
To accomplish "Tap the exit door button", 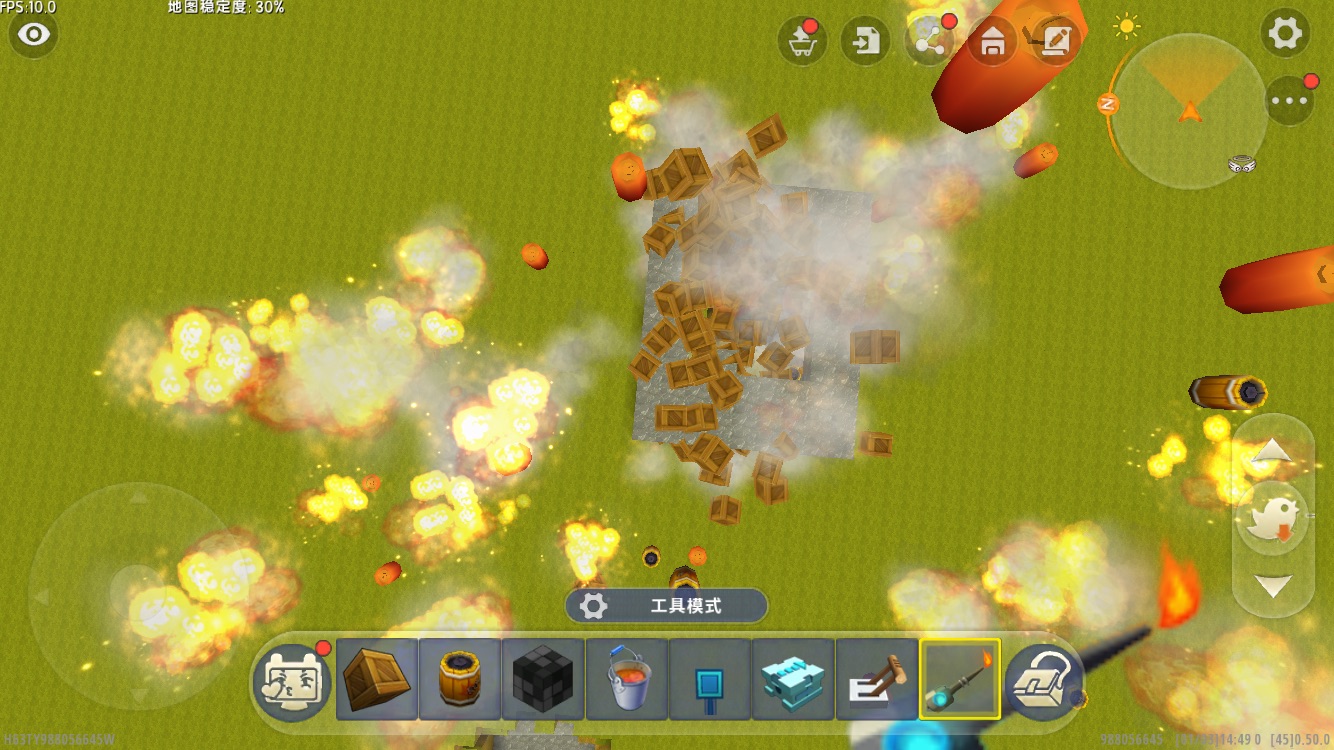I will coord(865,41).
